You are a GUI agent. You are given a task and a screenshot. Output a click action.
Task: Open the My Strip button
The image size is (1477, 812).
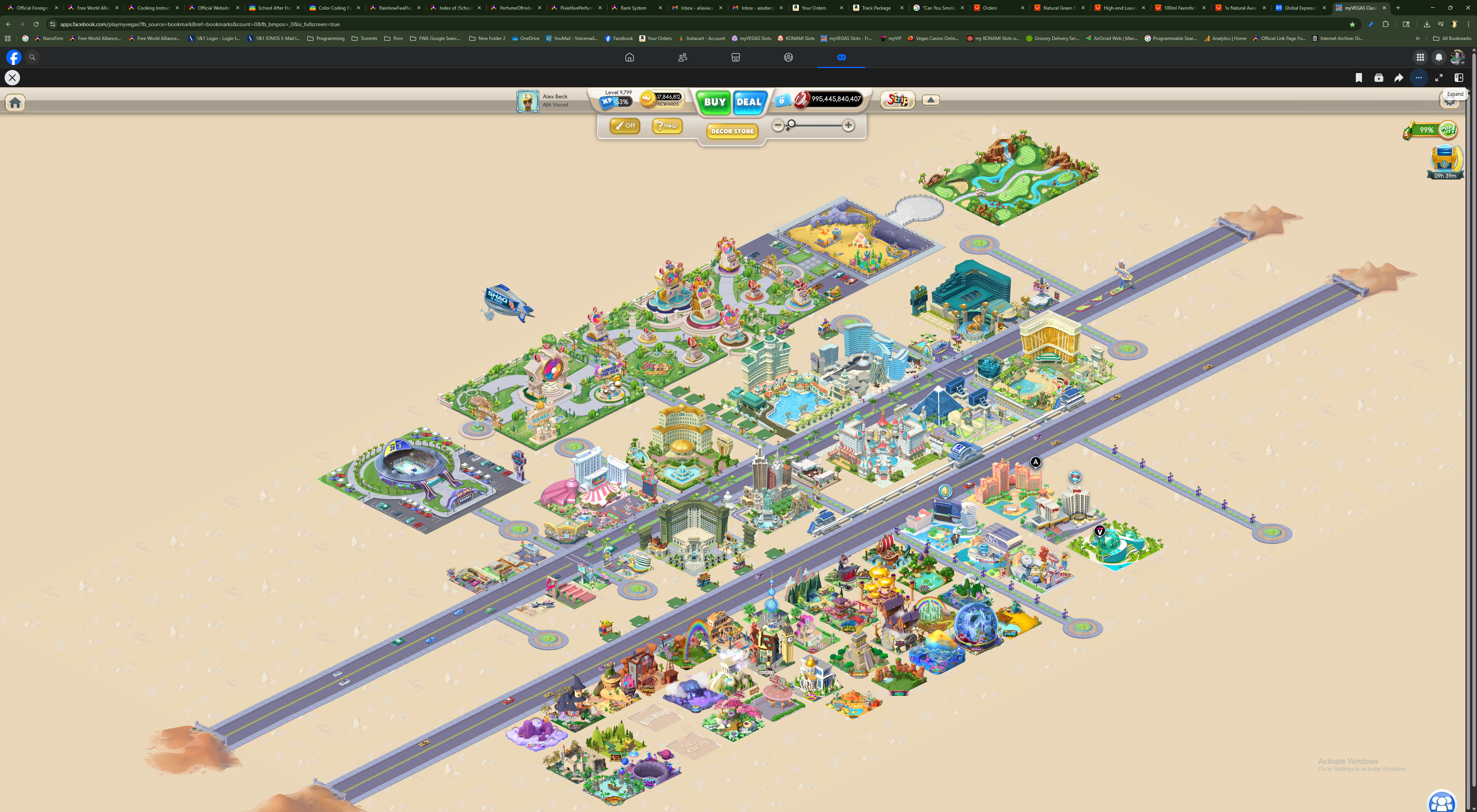coord(898,100)
